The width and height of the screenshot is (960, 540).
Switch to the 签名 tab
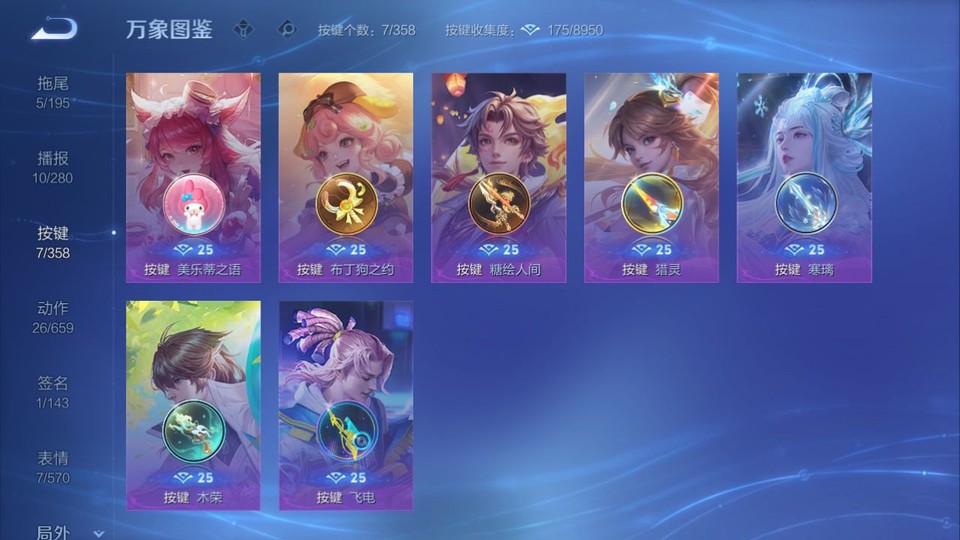[53, 391]
